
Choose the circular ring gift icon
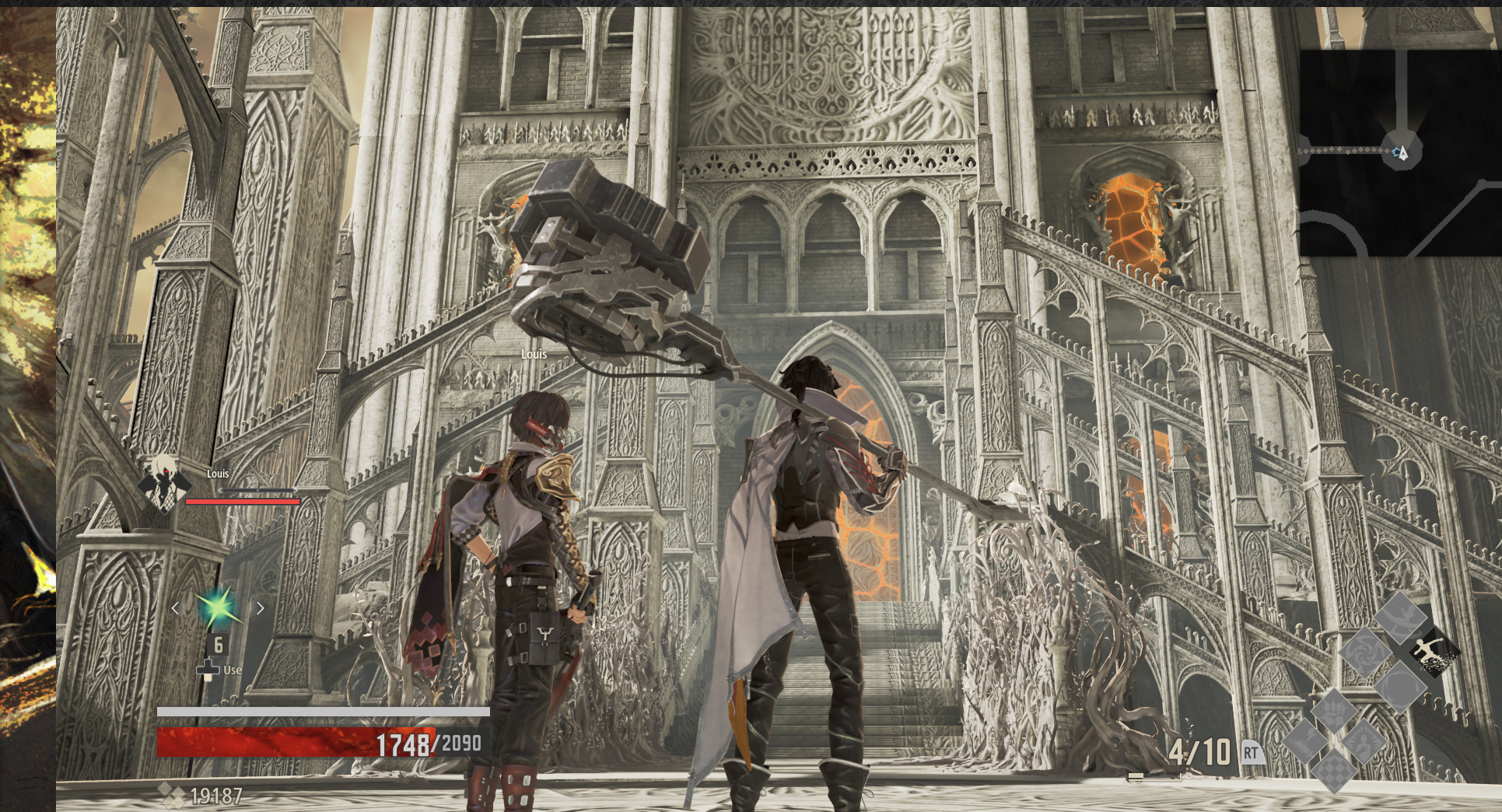pyautogui.click(x=1399, y=685)
